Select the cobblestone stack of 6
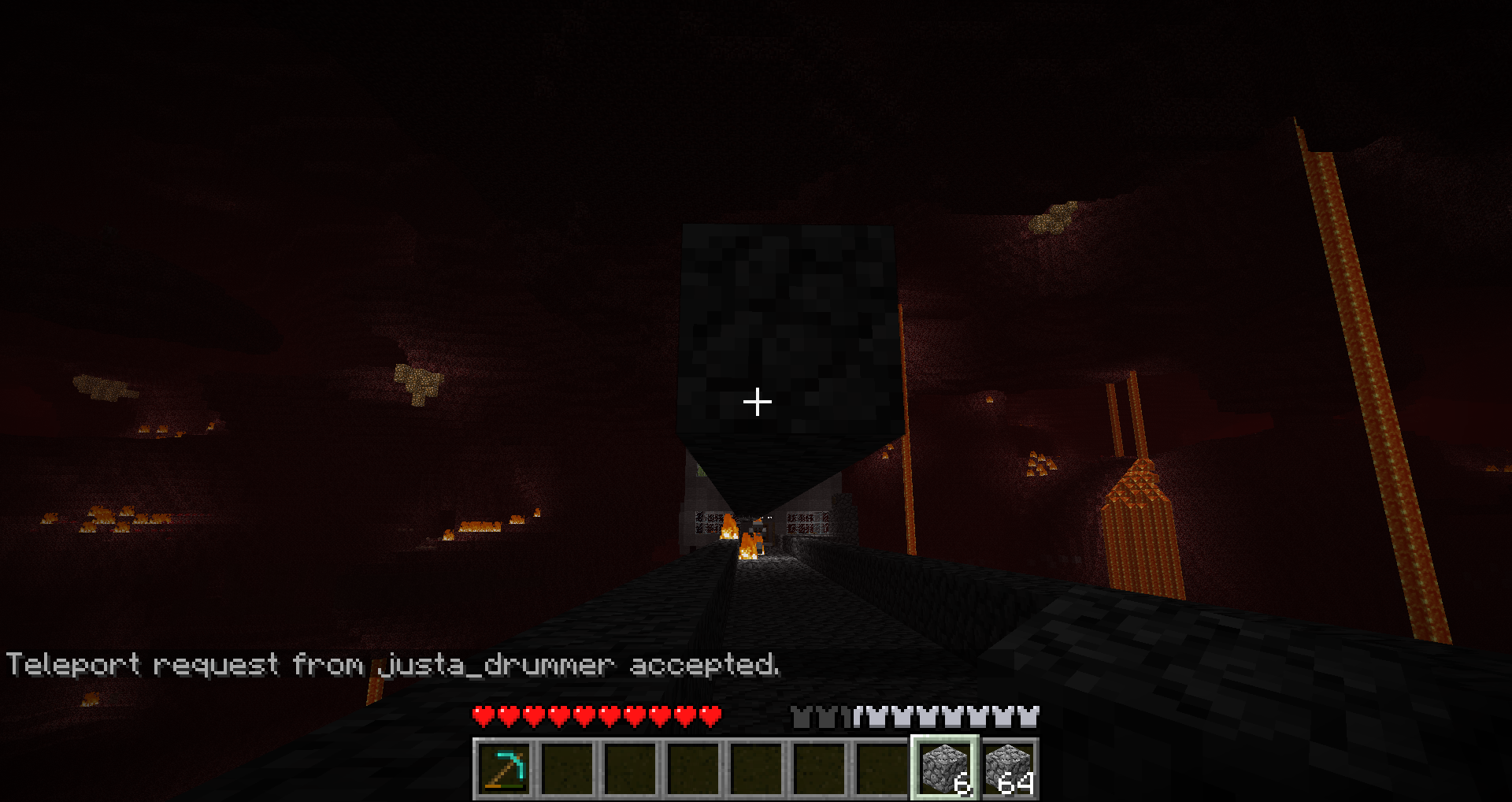The width and height of the screenshot is (1512, 802). pos(944,768)
